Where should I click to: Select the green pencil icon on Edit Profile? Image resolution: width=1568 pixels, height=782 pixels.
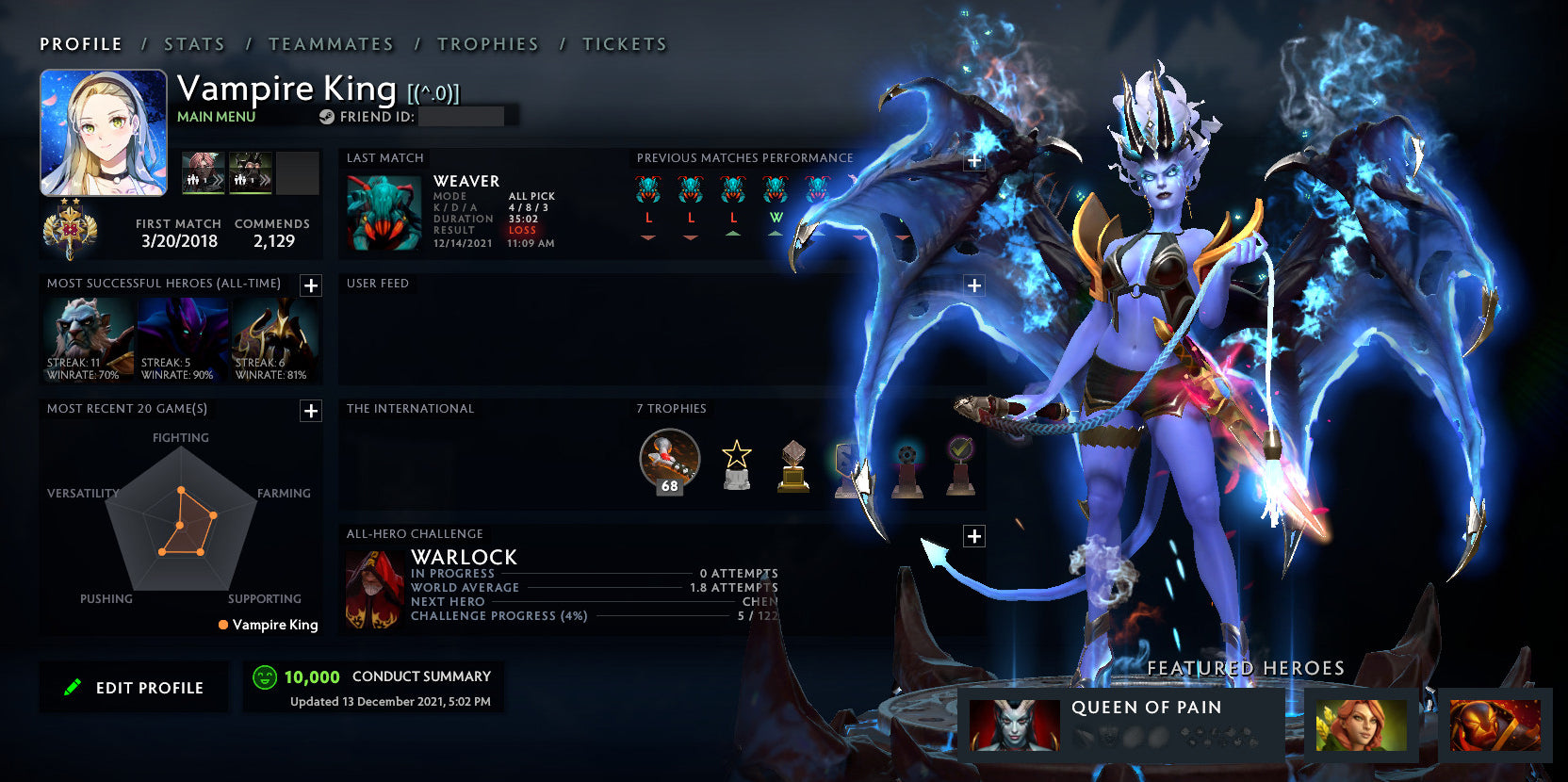point(73,686)
